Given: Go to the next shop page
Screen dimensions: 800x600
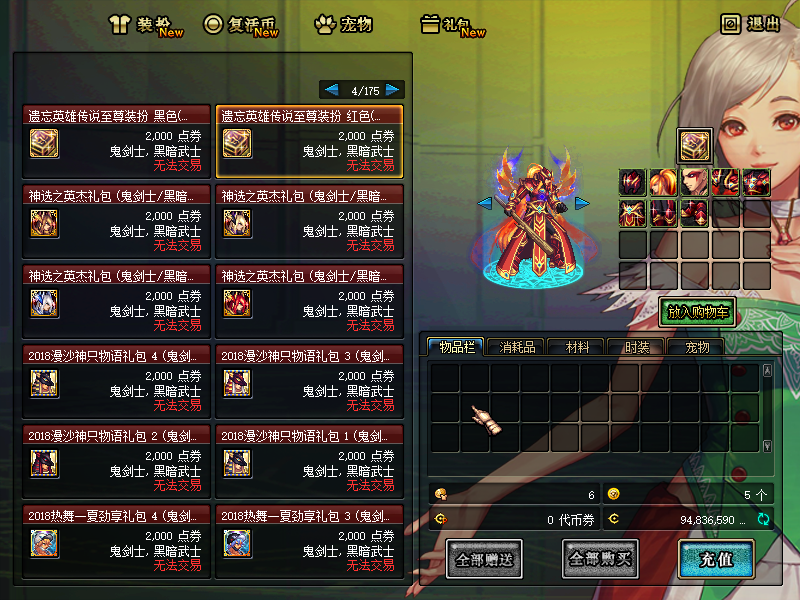Looking at the screenshot, I should coord(394,89).
